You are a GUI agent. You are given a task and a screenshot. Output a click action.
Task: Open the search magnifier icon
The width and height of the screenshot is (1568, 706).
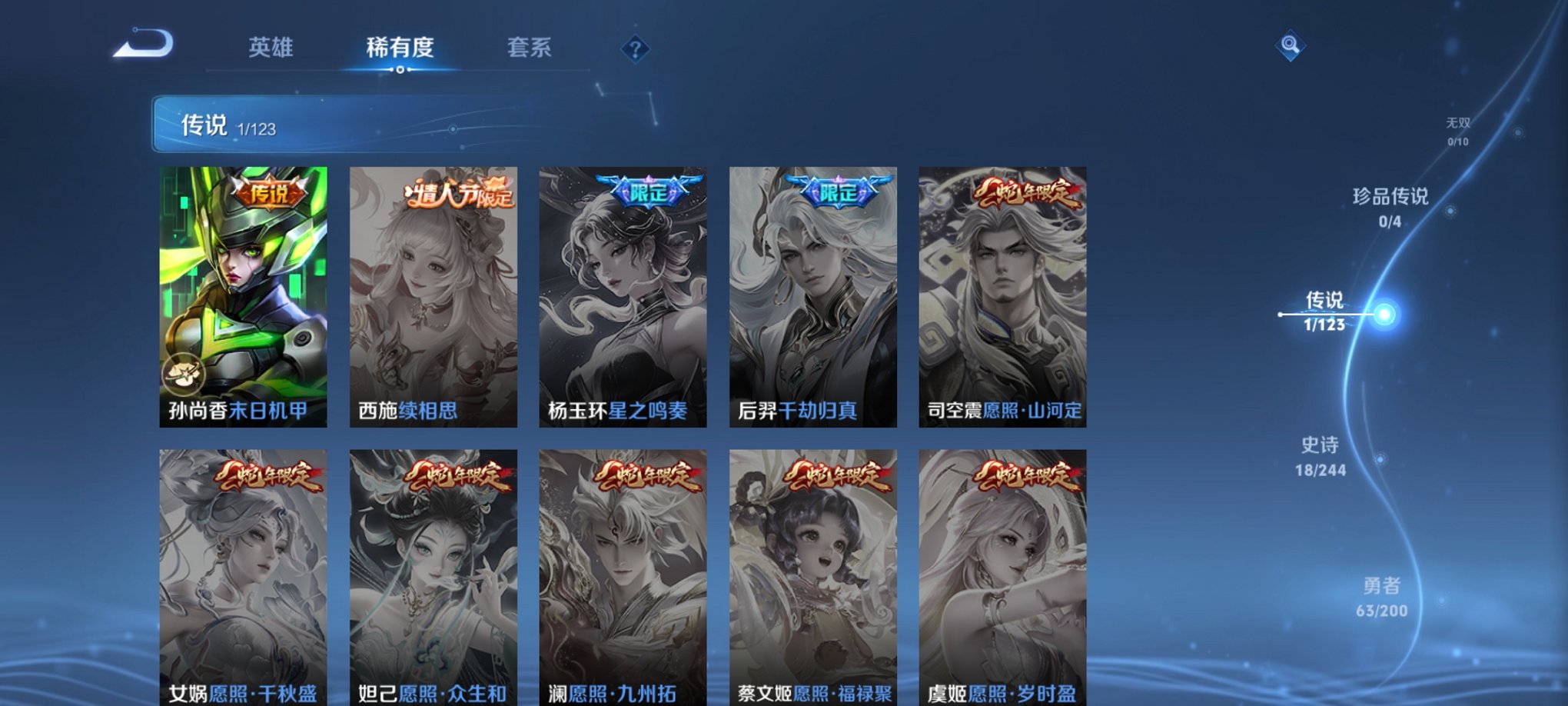(x=1290, y=46)
